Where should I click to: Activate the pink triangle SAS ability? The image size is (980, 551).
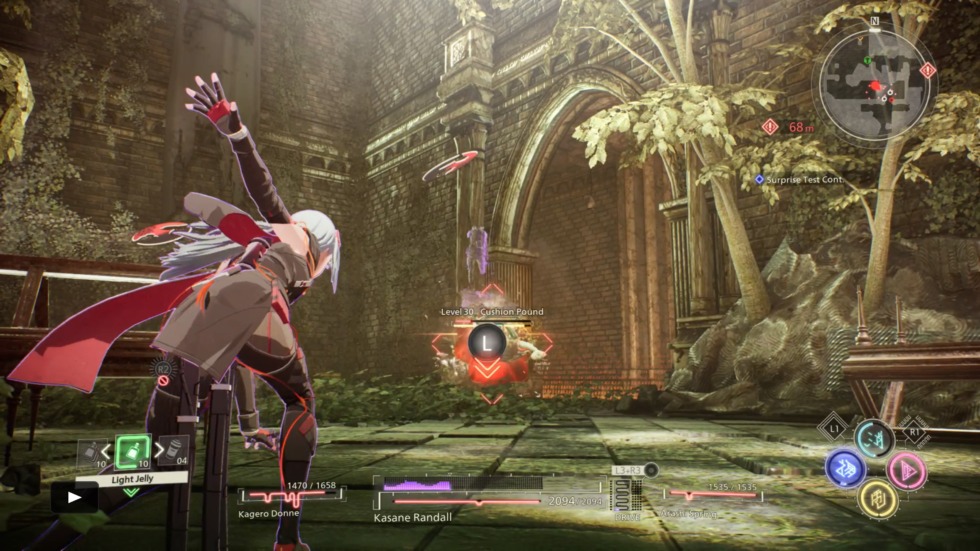point(906,469)
